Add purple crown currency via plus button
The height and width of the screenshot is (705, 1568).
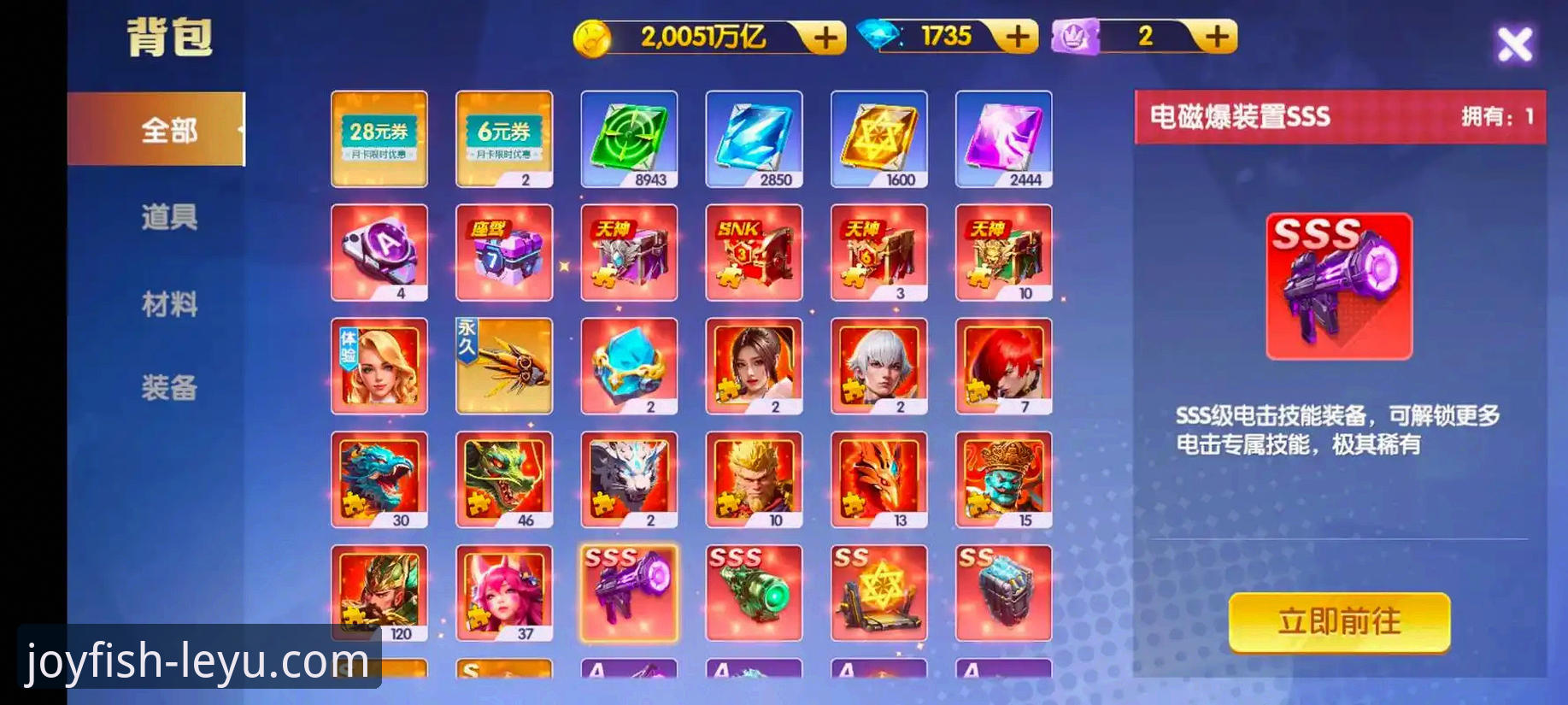1217,37
